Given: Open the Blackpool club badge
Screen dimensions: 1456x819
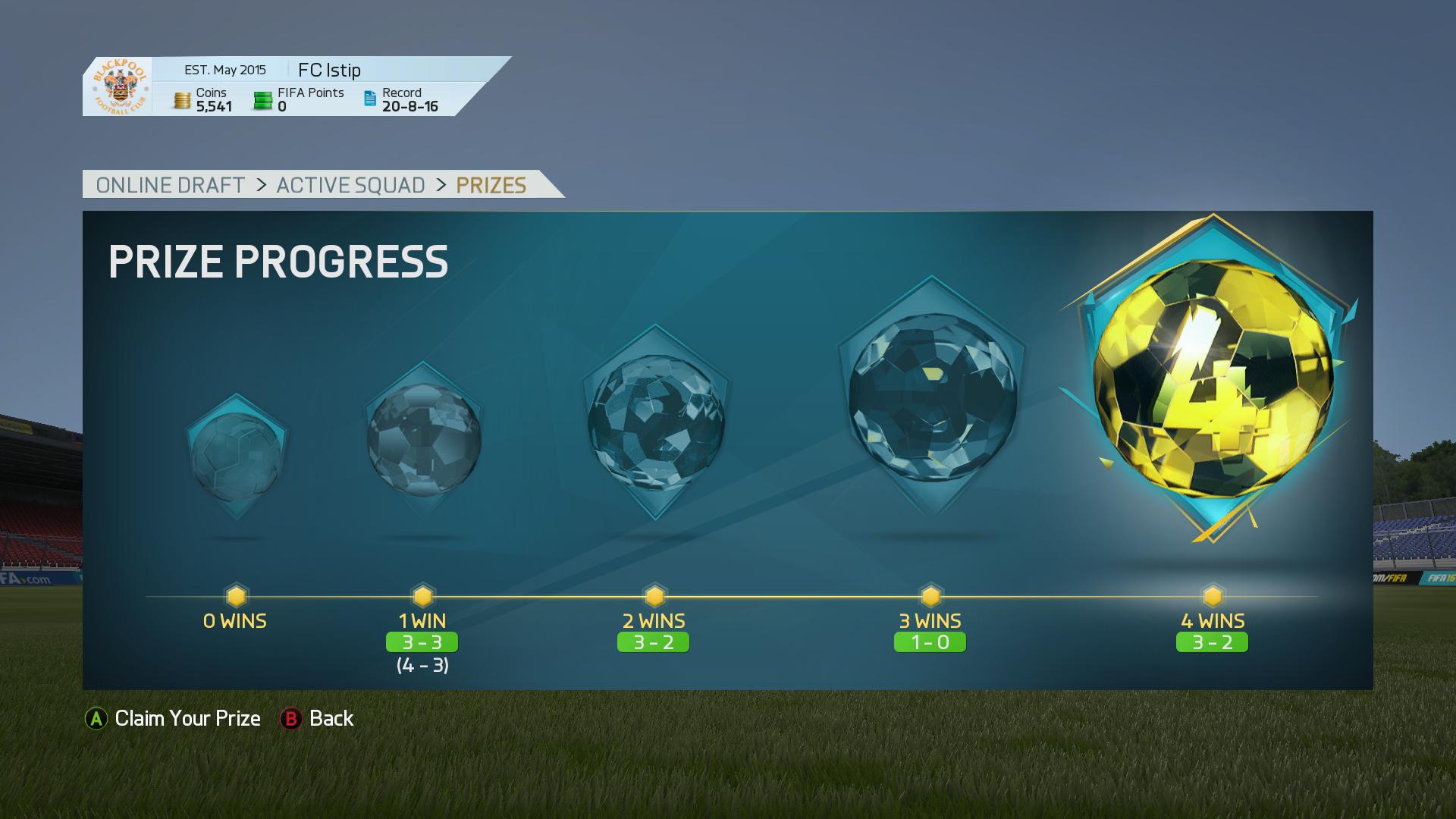Looking at the screenshot, I should (x=118, y=86).
